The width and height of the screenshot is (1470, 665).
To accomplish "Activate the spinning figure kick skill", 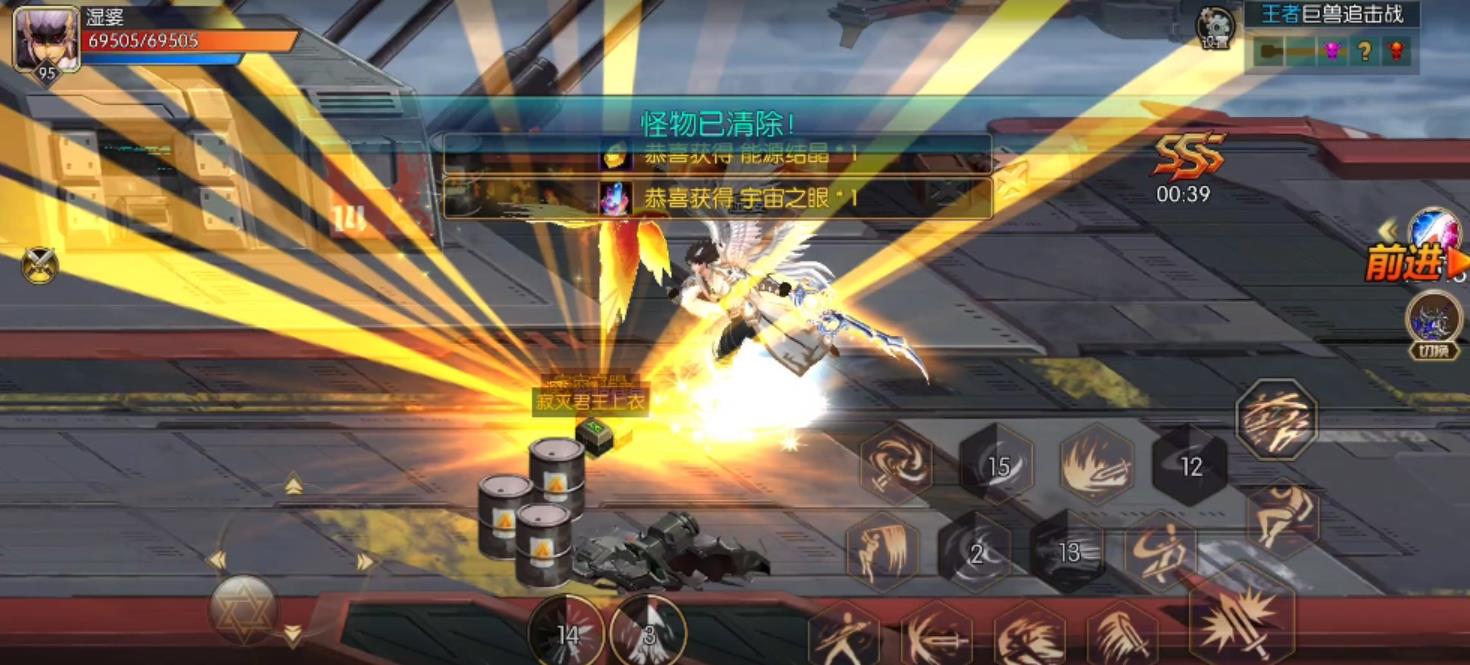I will [1160, 552].
